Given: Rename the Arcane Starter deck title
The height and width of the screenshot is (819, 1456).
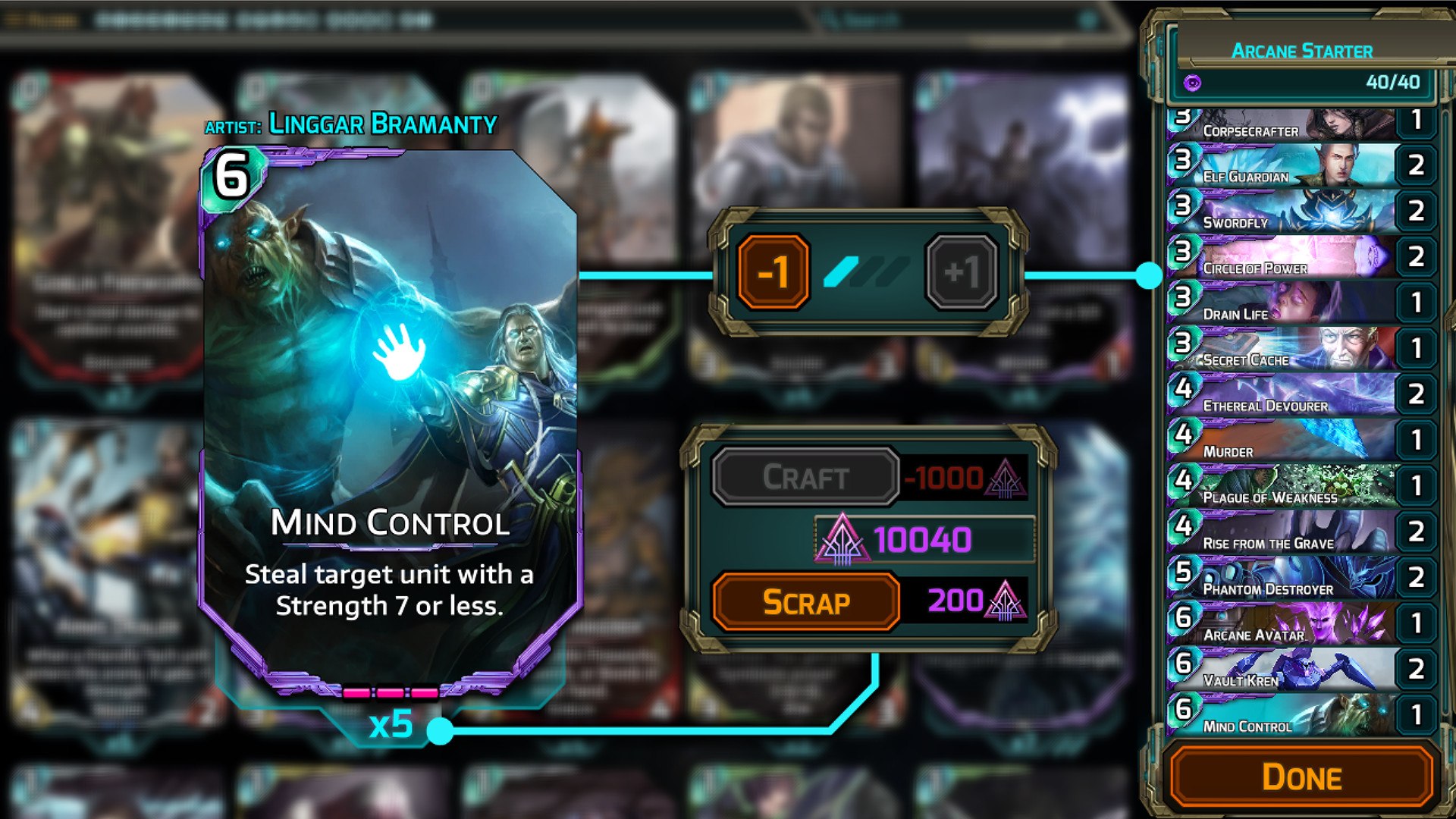Looking at the screenshot, I should point(1301,51).
